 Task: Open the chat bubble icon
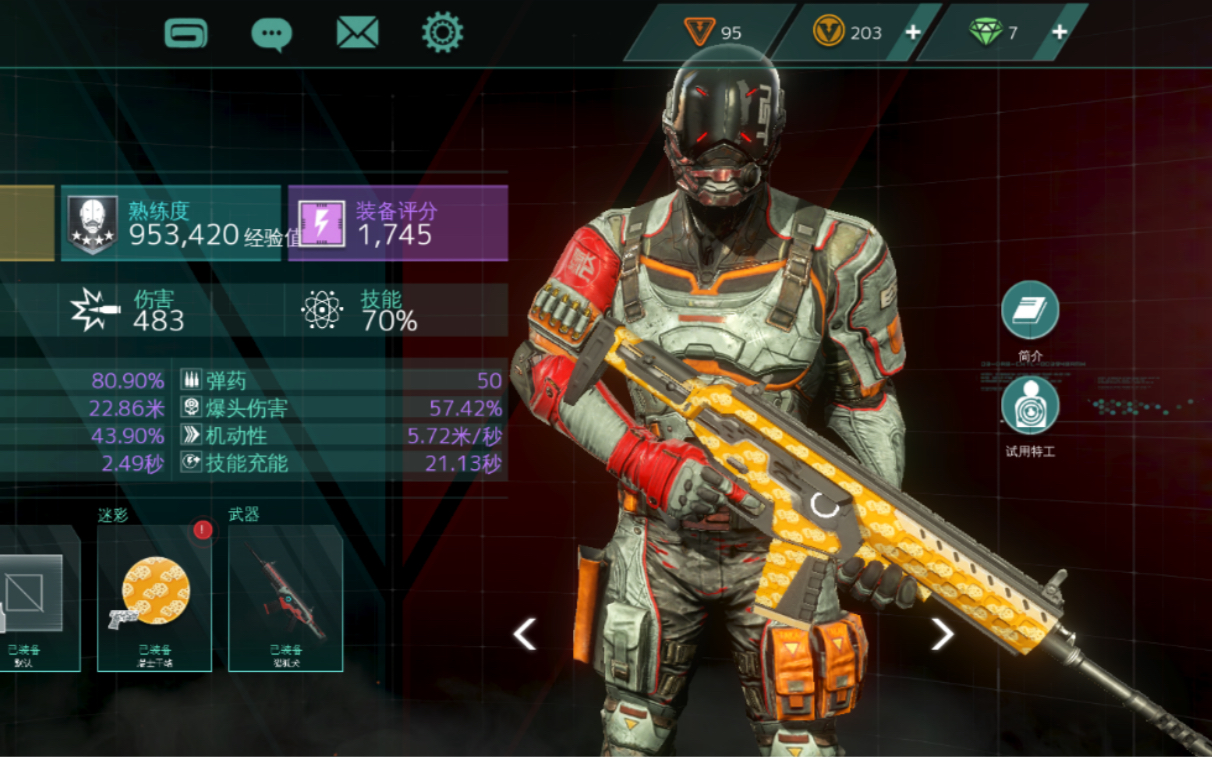(271, 33)
